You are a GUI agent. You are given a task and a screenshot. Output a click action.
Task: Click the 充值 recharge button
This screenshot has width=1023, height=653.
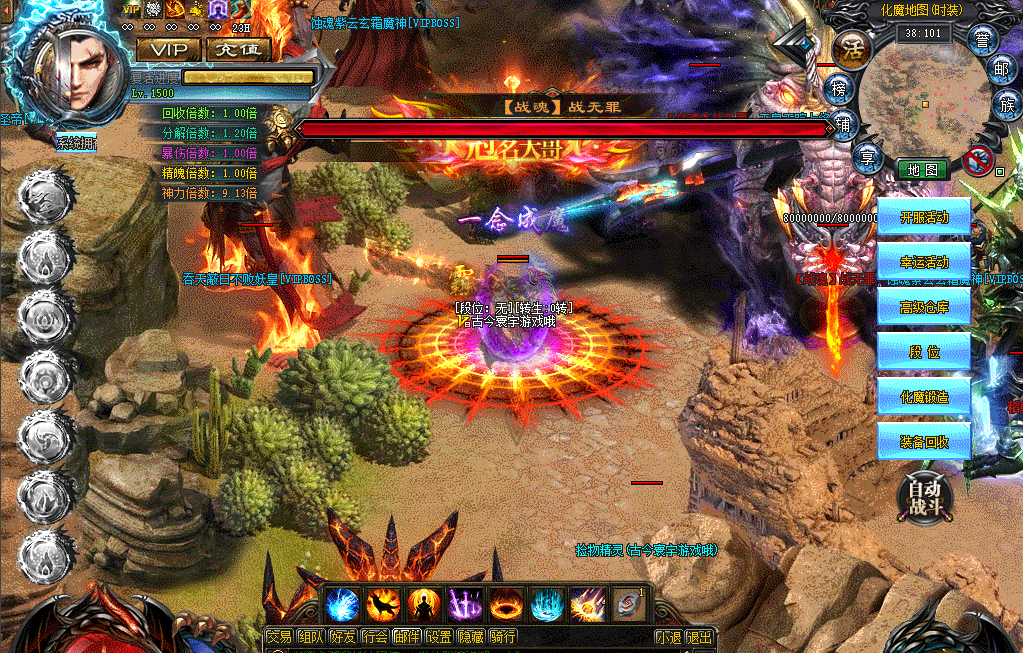237,49
